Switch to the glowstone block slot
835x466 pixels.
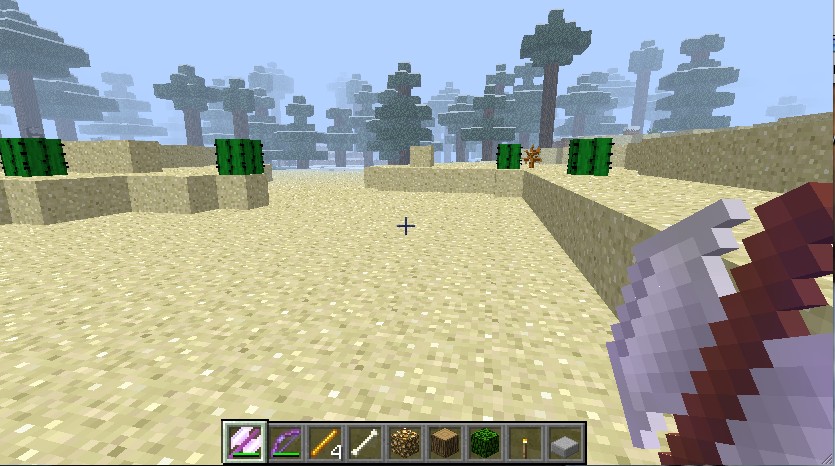(404, 441)
